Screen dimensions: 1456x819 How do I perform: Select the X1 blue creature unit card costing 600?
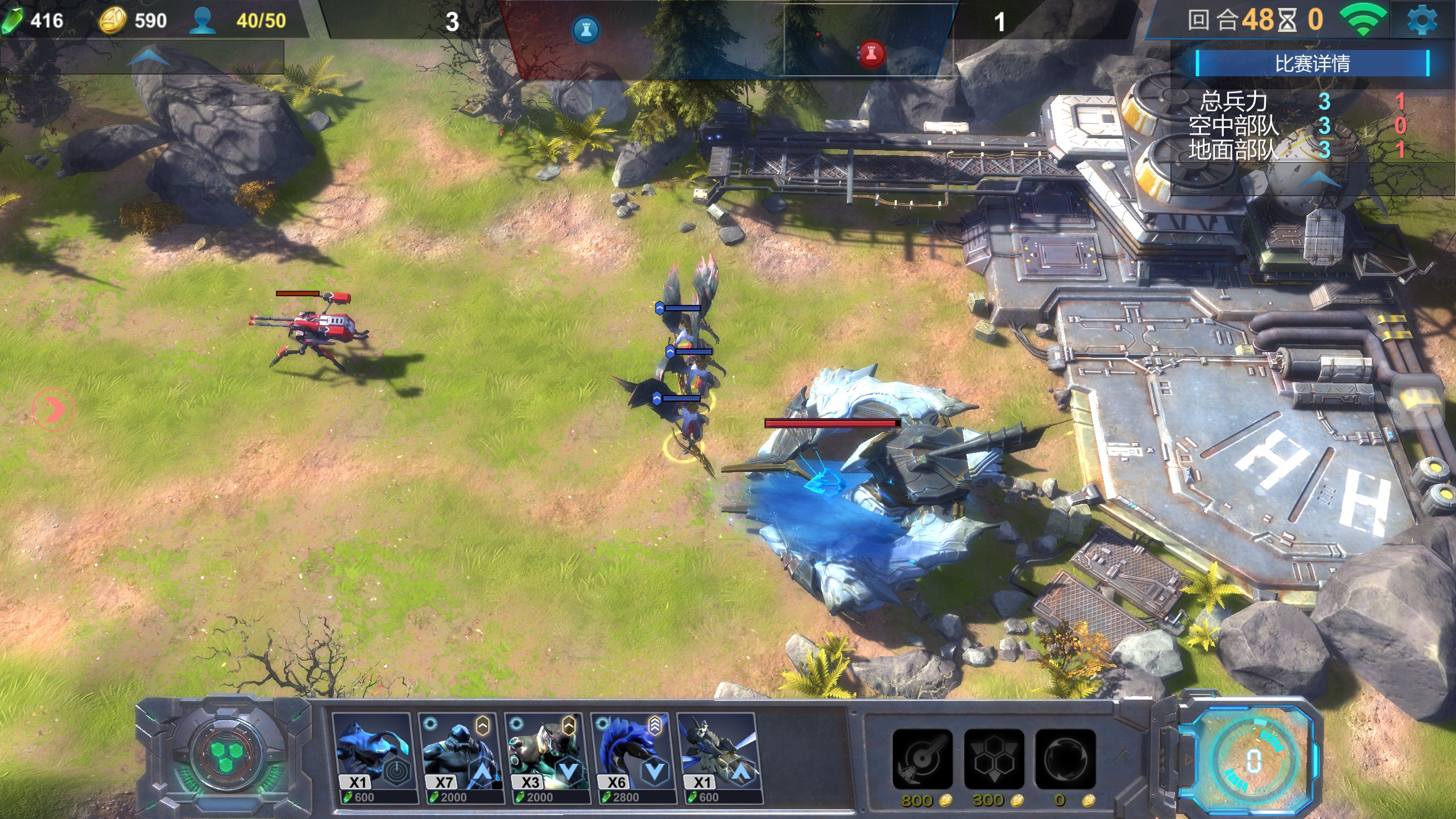372,758
